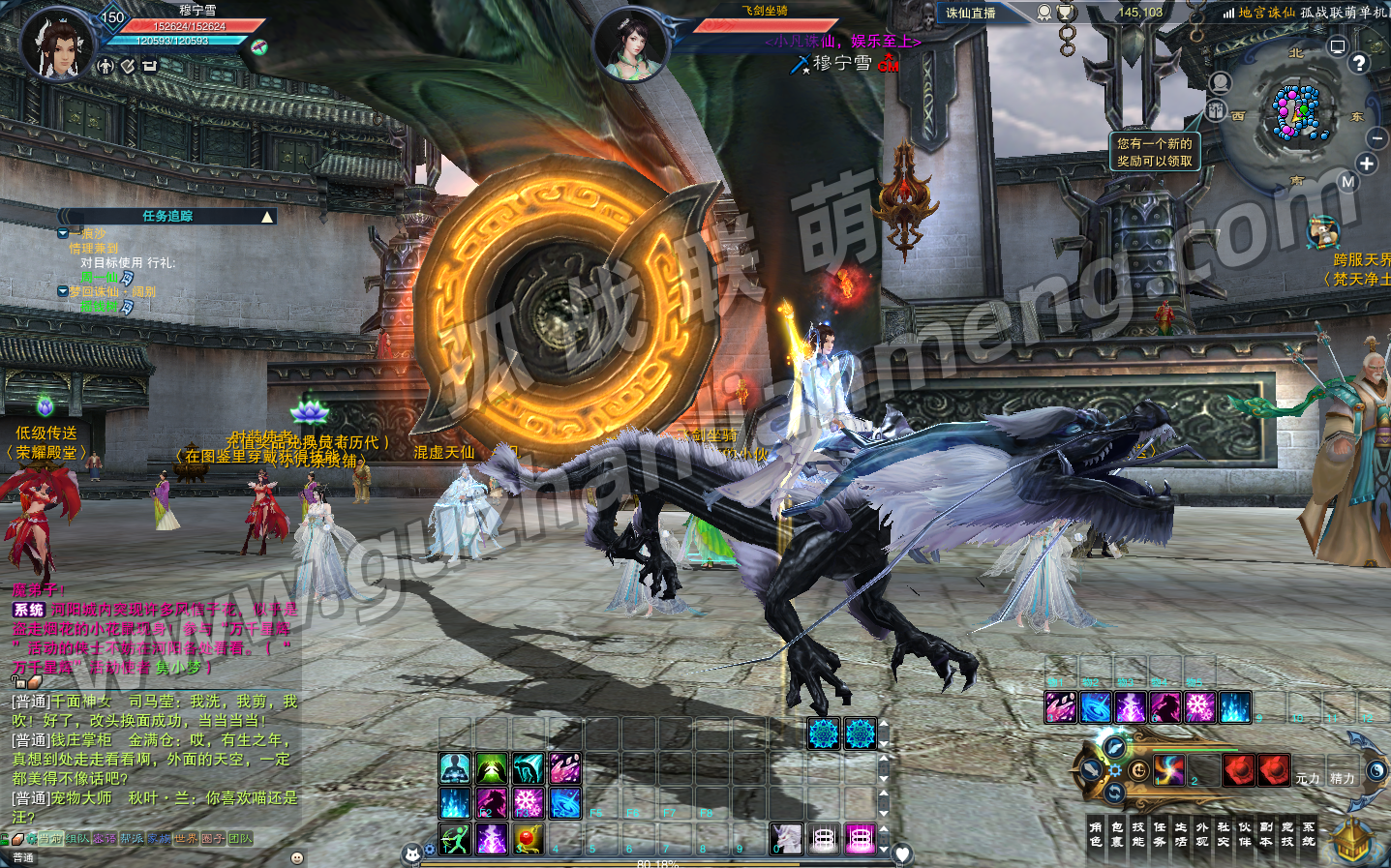Collapse the 任务追踪 quest tracker panel
The height and width of the screenshot is (868, 1391).
(267, 217)
